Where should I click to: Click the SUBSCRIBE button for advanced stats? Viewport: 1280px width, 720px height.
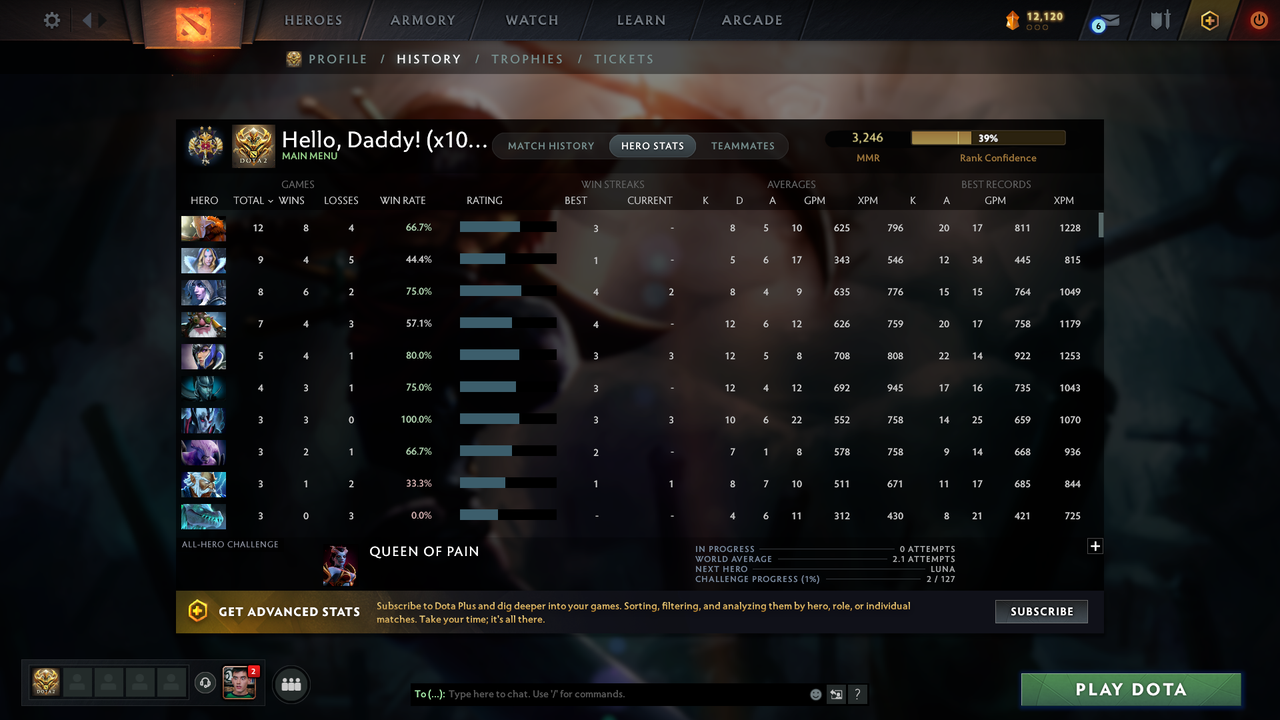(1041, 611)
